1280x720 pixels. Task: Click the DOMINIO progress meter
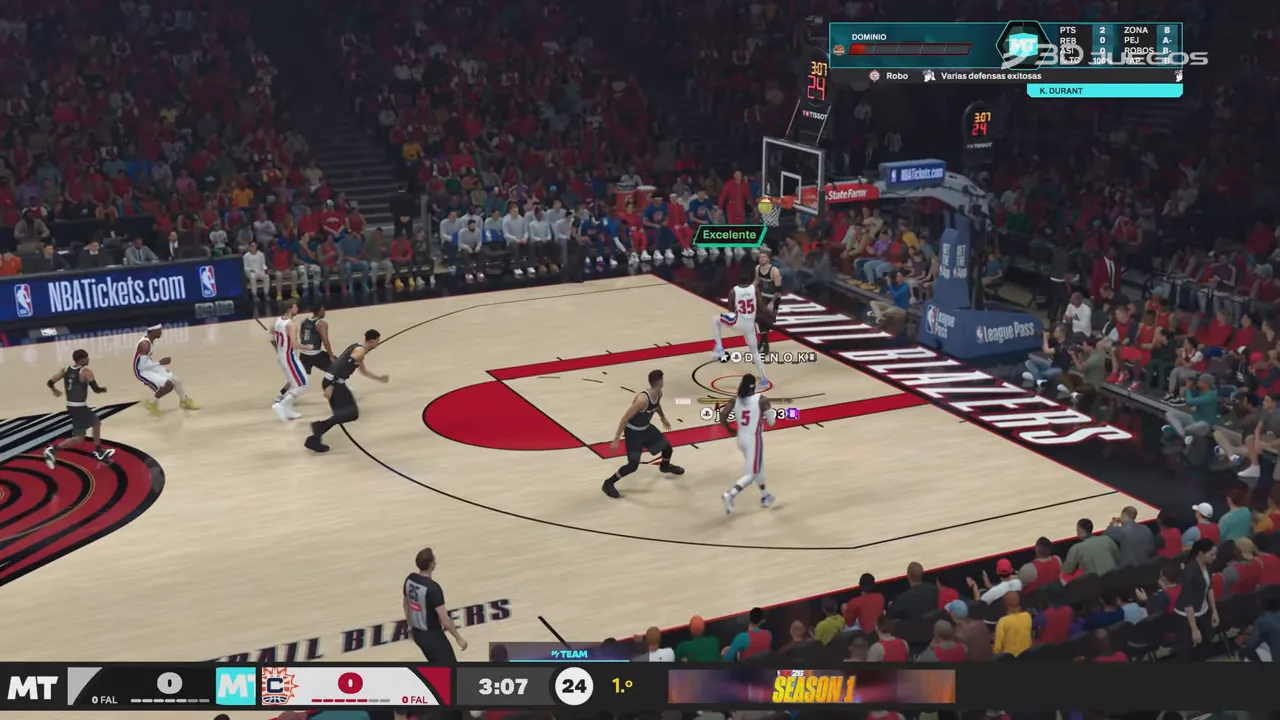click(910, 49)
